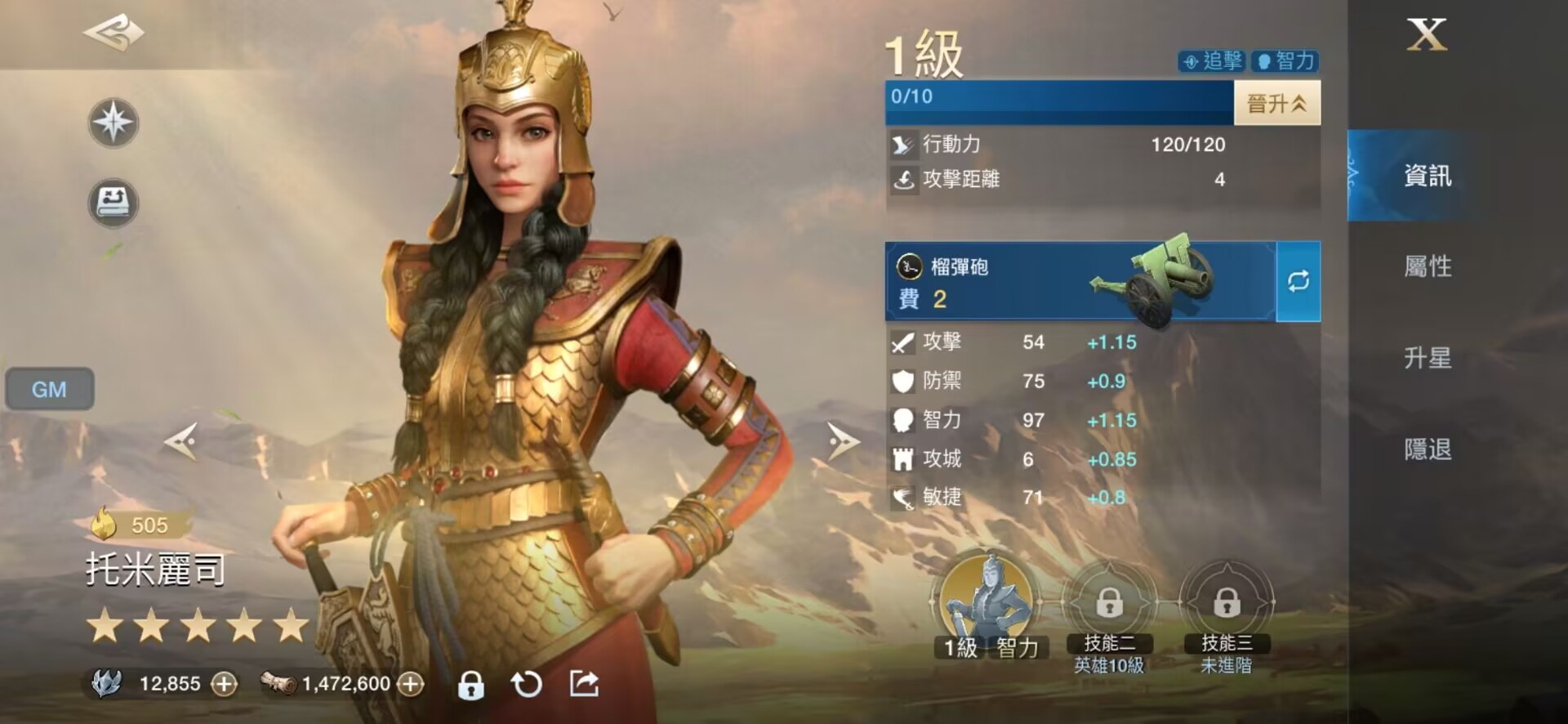Screen dimensions: 1568x724
Task: Tap the reset icon at the bottom toolbar
Action: pyautogui.click(x=527, y=684)
